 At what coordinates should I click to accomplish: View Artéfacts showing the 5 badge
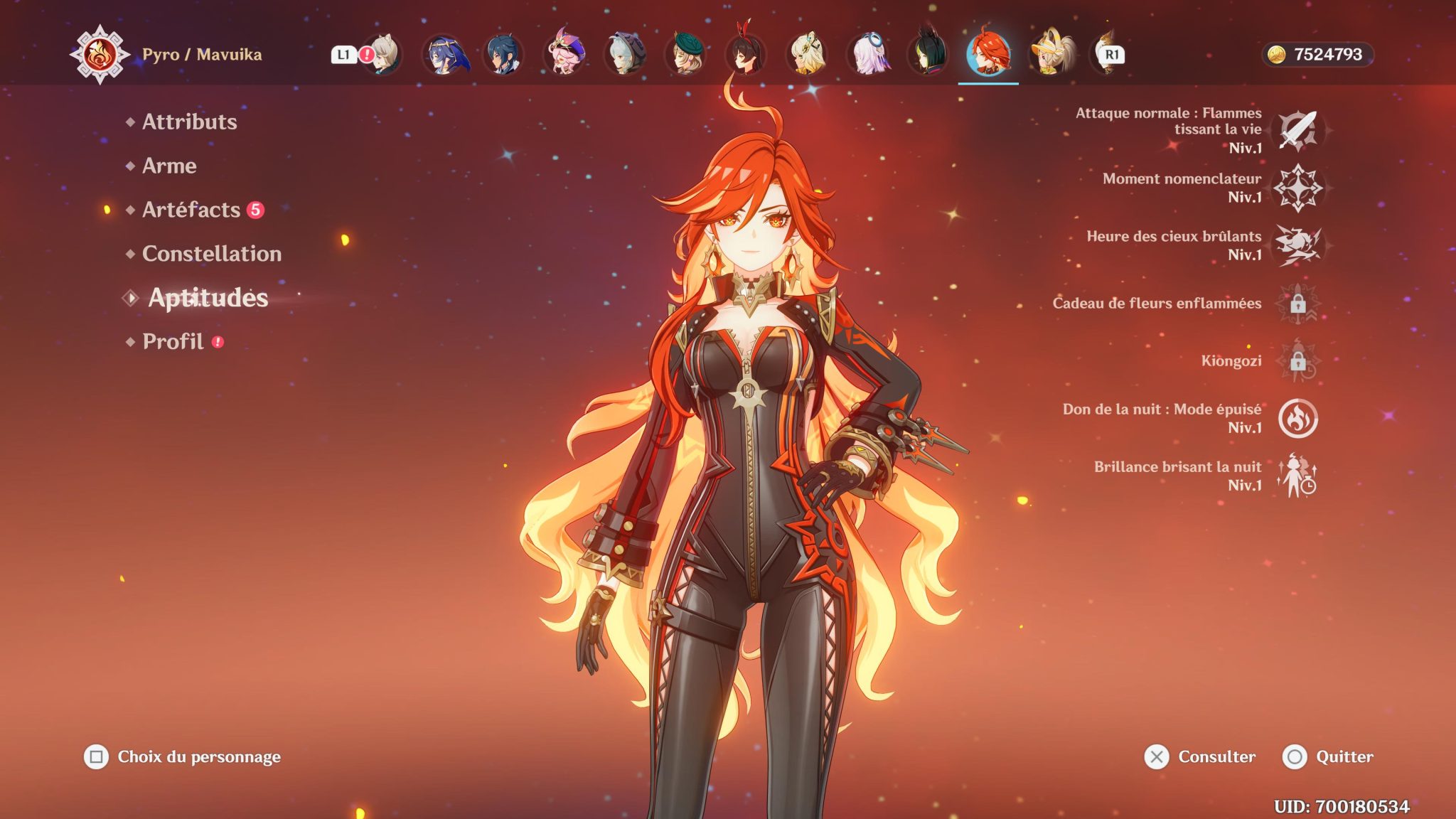pos(192,210)
